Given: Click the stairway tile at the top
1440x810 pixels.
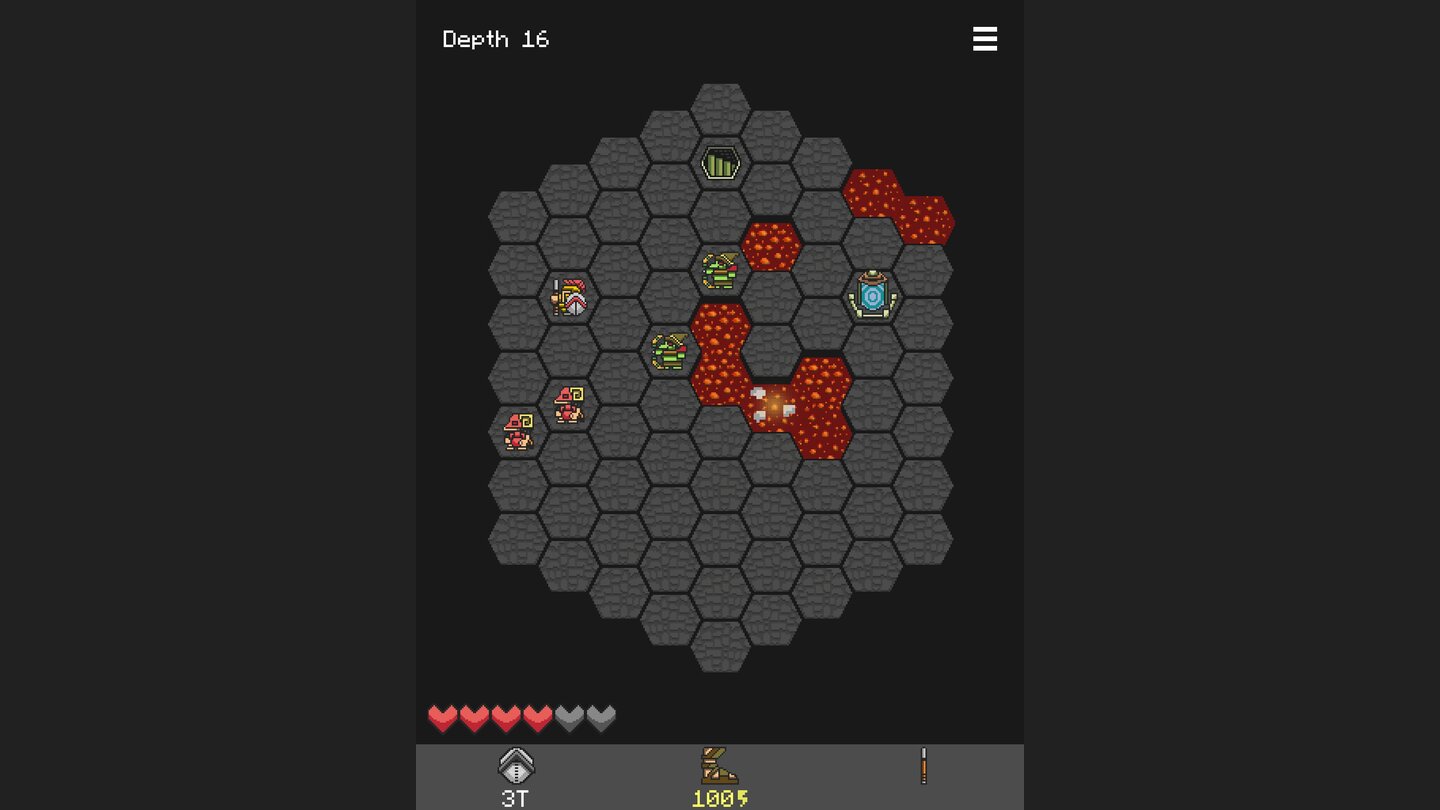Looking at the screenshot, I should 722,161.
